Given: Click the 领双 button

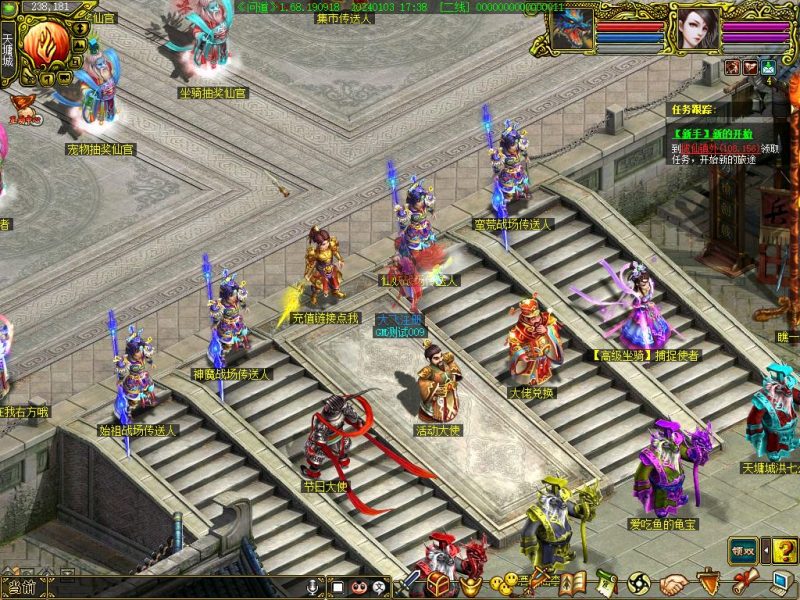Looking at the screenshot, I should click(742, 549).
